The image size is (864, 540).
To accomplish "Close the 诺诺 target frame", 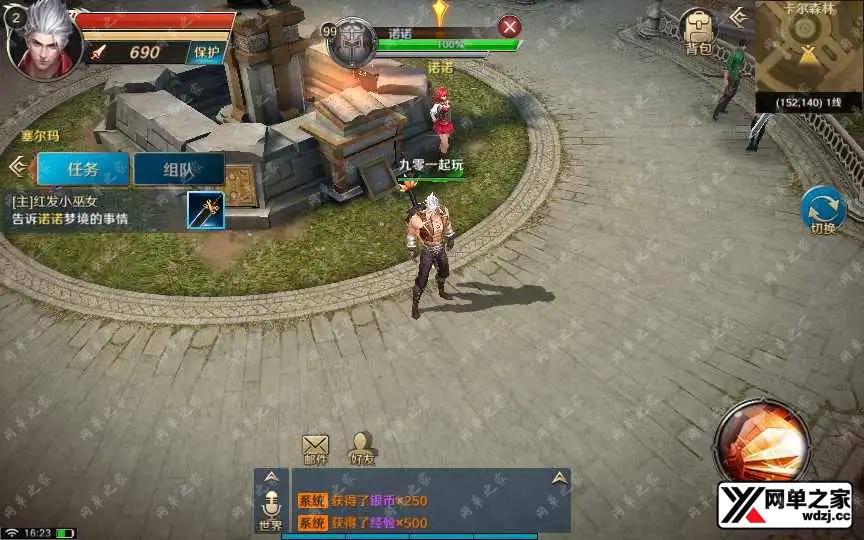I will tap(510, 27).
